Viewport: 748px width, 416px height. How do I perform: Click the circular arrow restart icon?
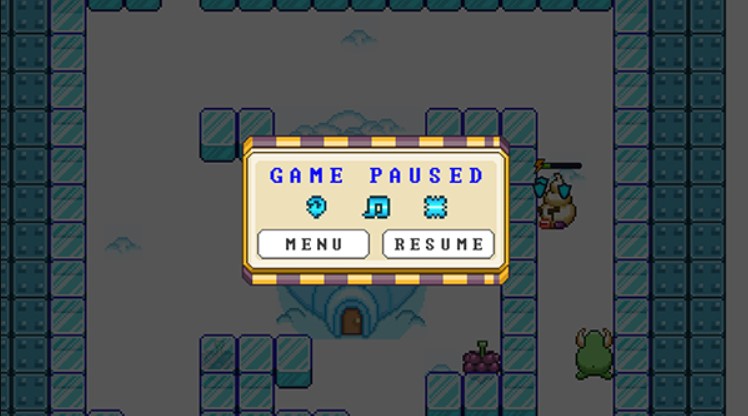pyautogui.click(x=317, y=207)
